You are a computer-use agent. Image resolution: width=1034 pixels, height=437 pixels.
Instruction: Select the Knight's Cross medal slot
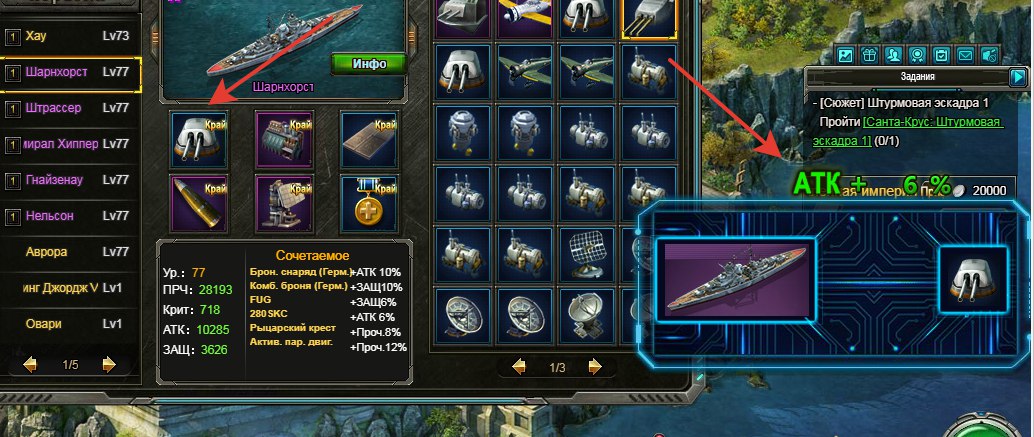click(369, 200)
